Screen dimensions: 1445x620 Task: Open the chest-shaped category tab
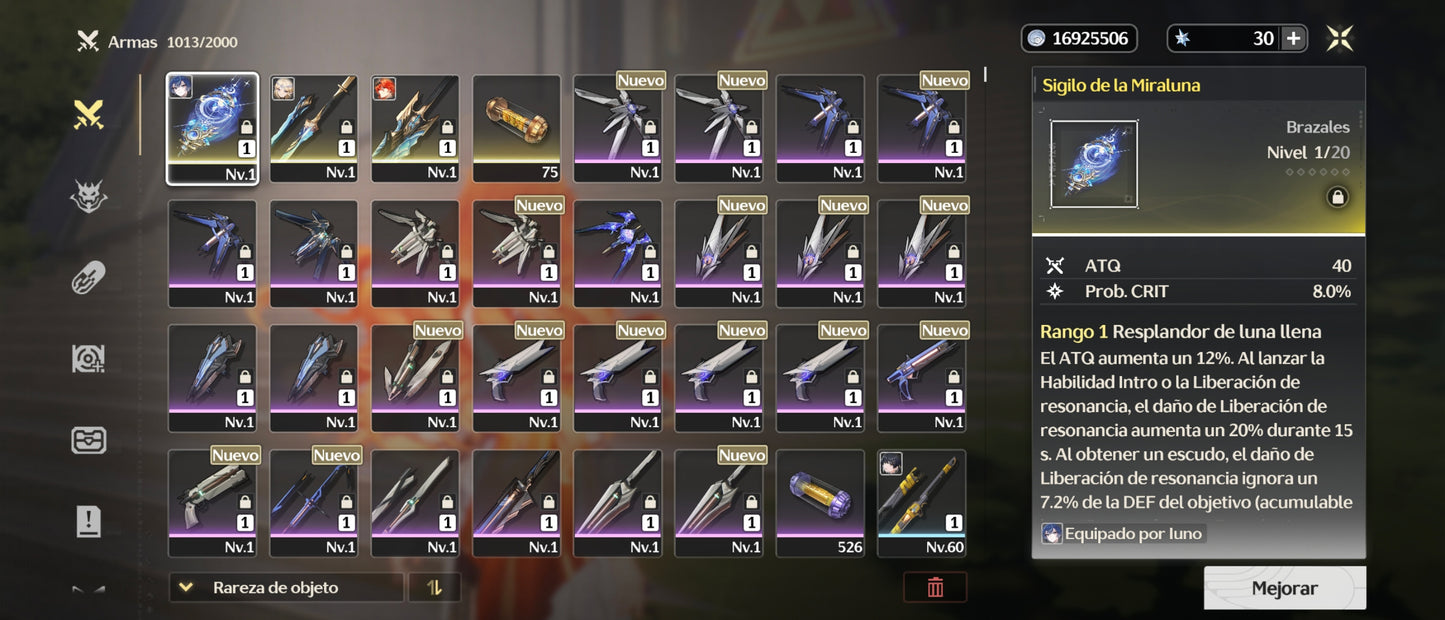pyautogui.click(x=89, y=440)
